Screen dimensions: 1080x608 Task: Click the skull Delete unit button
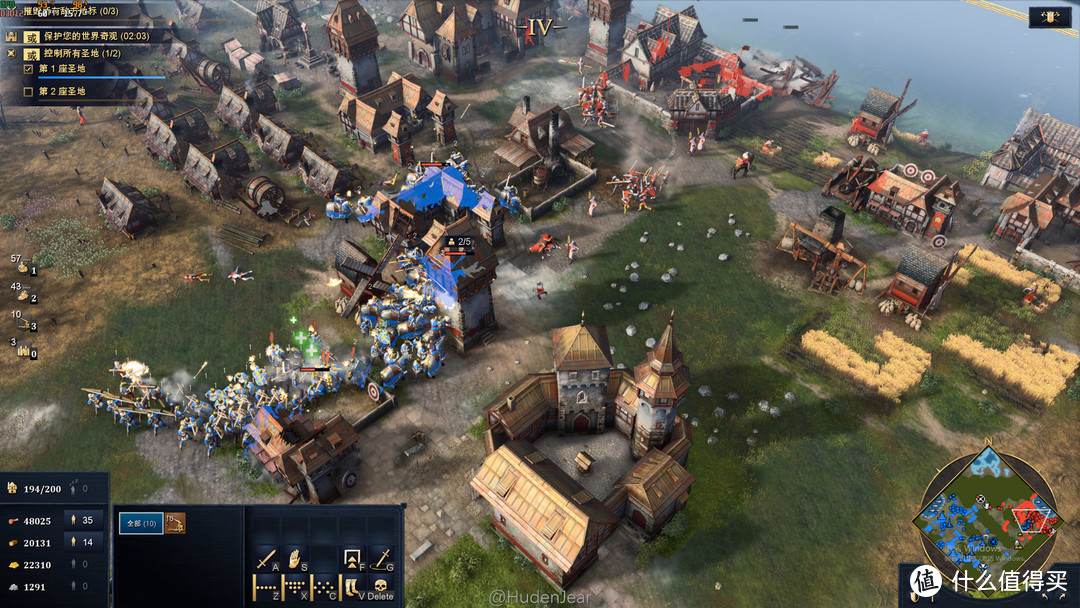381,585
